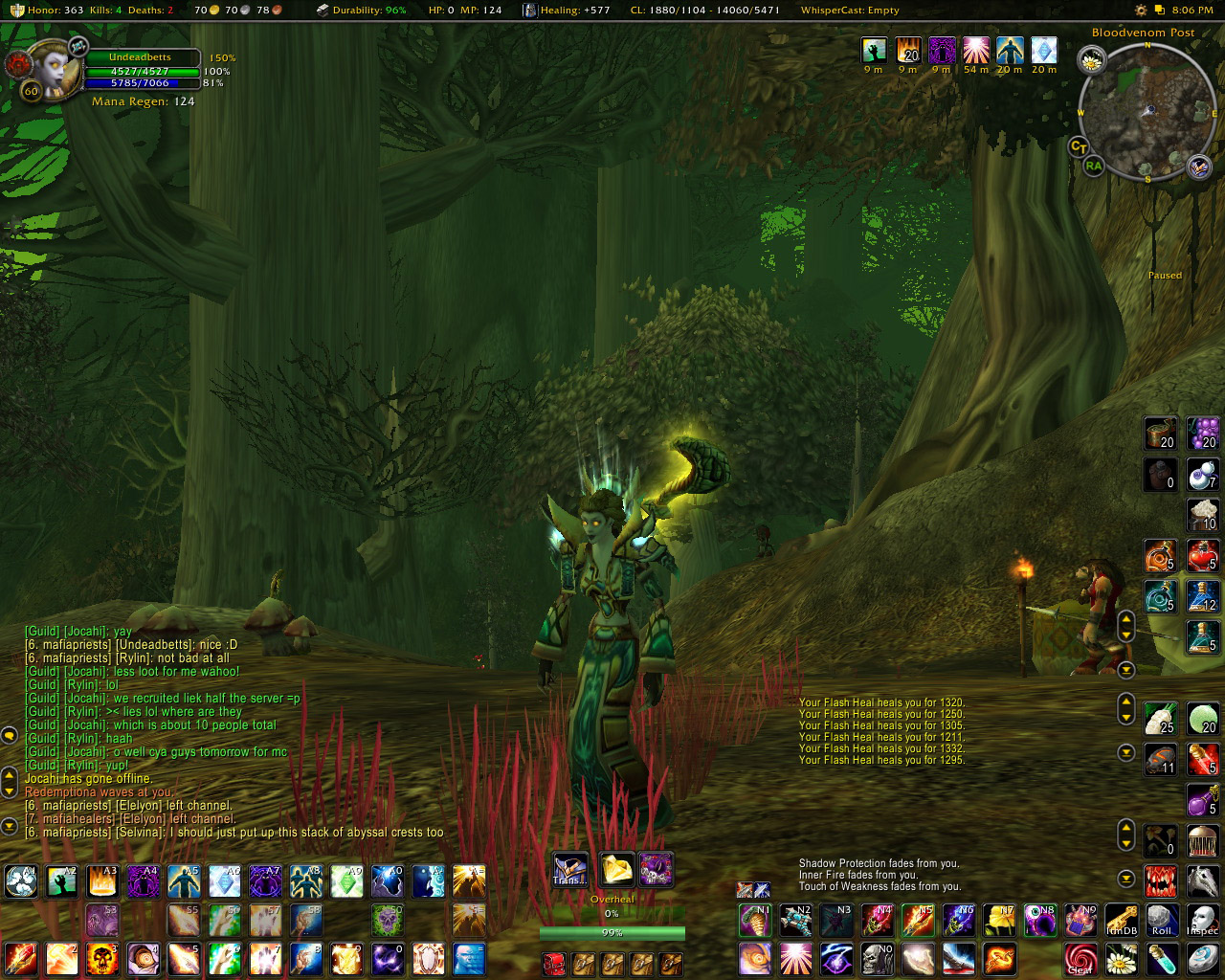Select the Trans... item in the center bar
The image size is (1225, 980).
coord(569,870)
